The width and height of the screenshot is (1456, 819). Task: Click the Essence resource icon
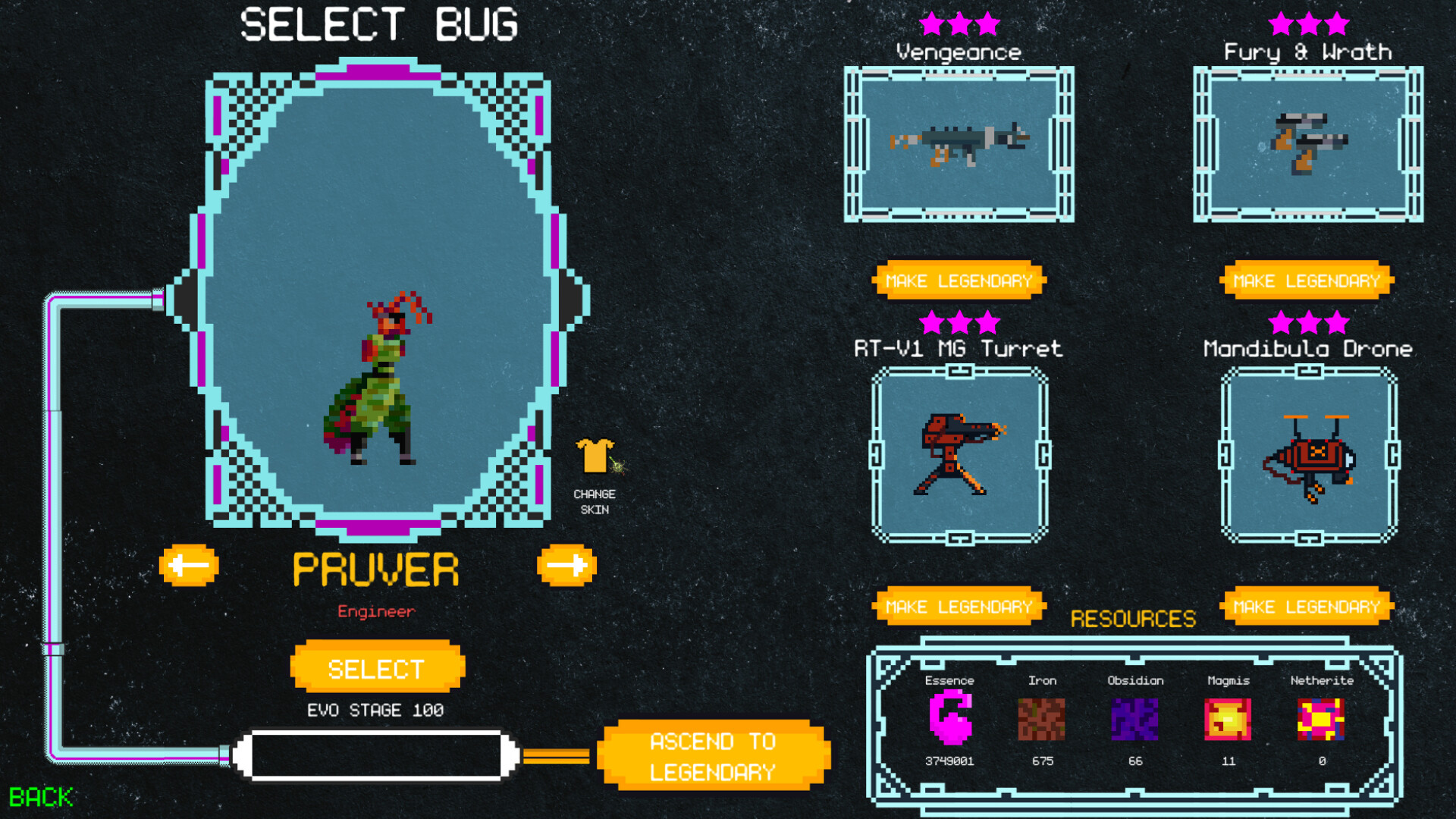pyautogui.click(x=950, y=720)
